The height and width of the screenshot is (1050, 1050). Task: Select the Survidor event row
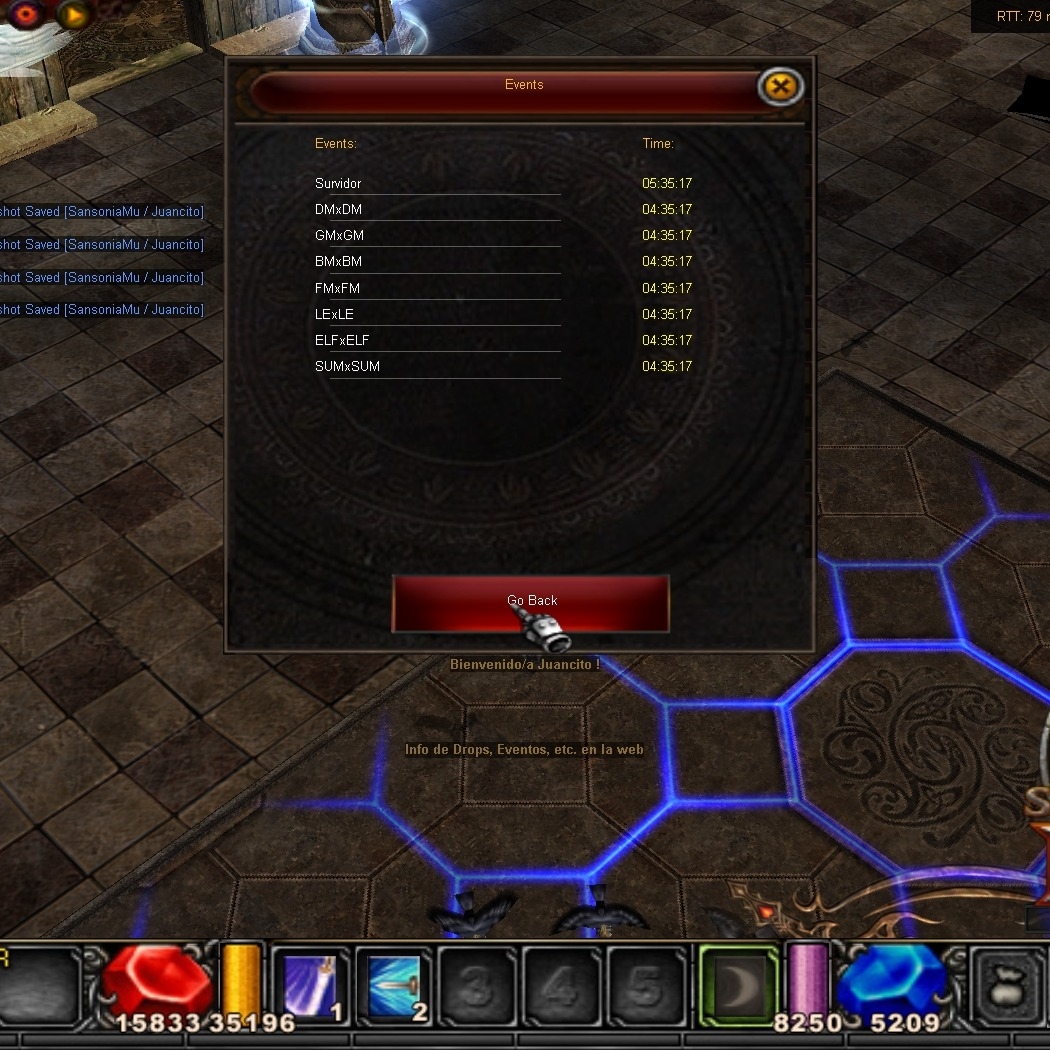pos(338,184)
